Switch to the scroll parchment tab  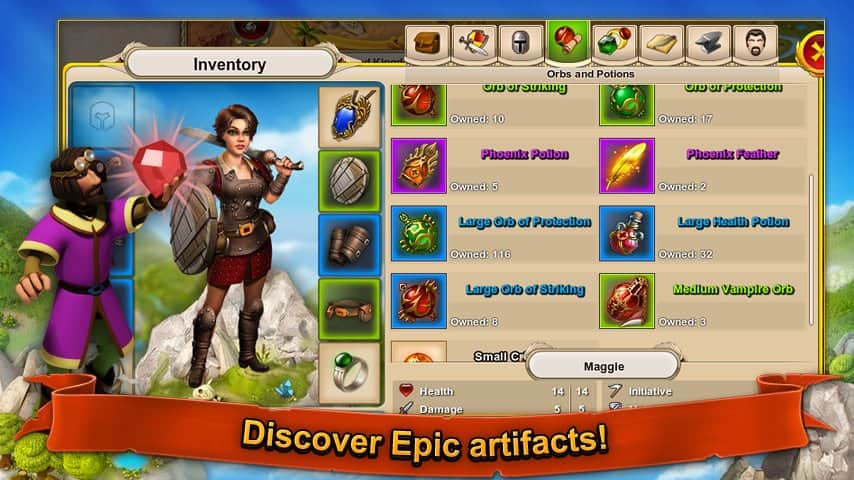point(662,46)
